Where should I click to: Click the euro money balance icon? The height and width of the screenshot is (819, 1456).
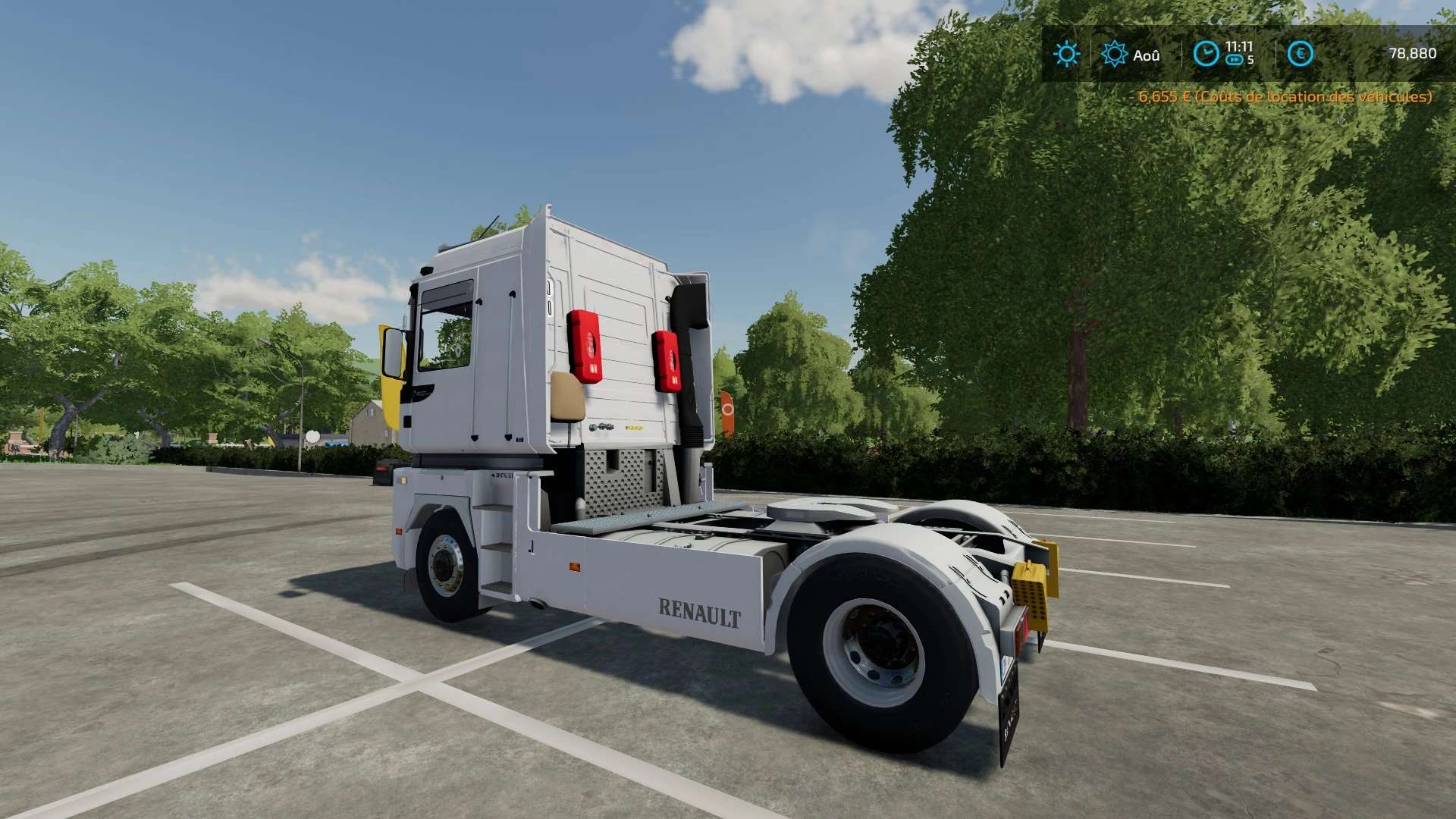pos(1300,54)
